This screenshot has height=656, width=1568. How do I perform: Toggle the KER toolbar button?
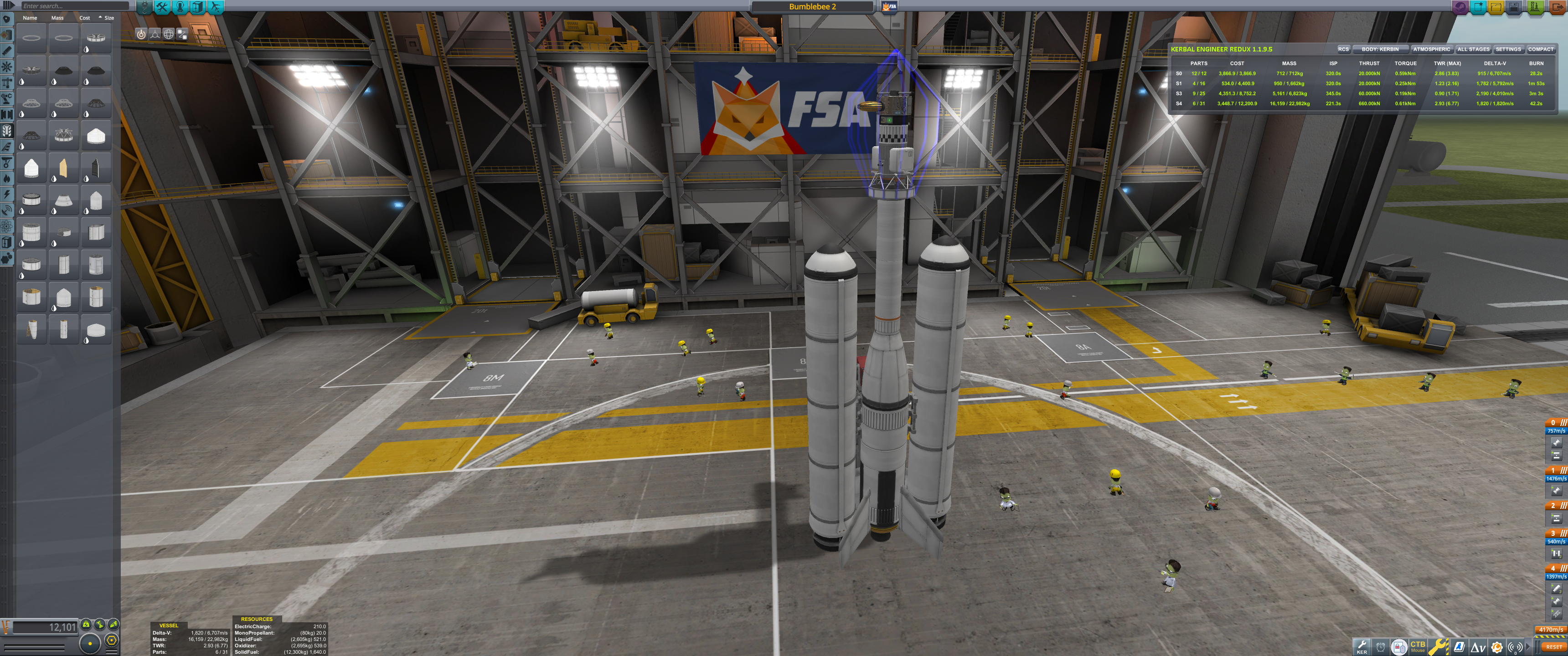tap(1362, 646)
